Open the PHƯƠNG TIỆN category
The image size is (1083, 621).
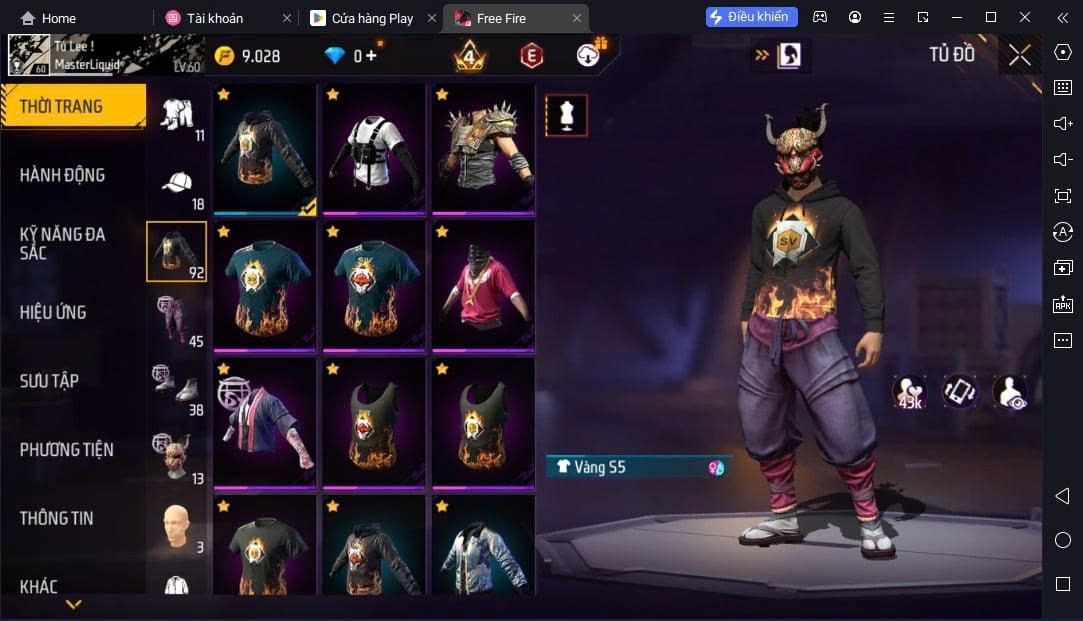[66, 449]
